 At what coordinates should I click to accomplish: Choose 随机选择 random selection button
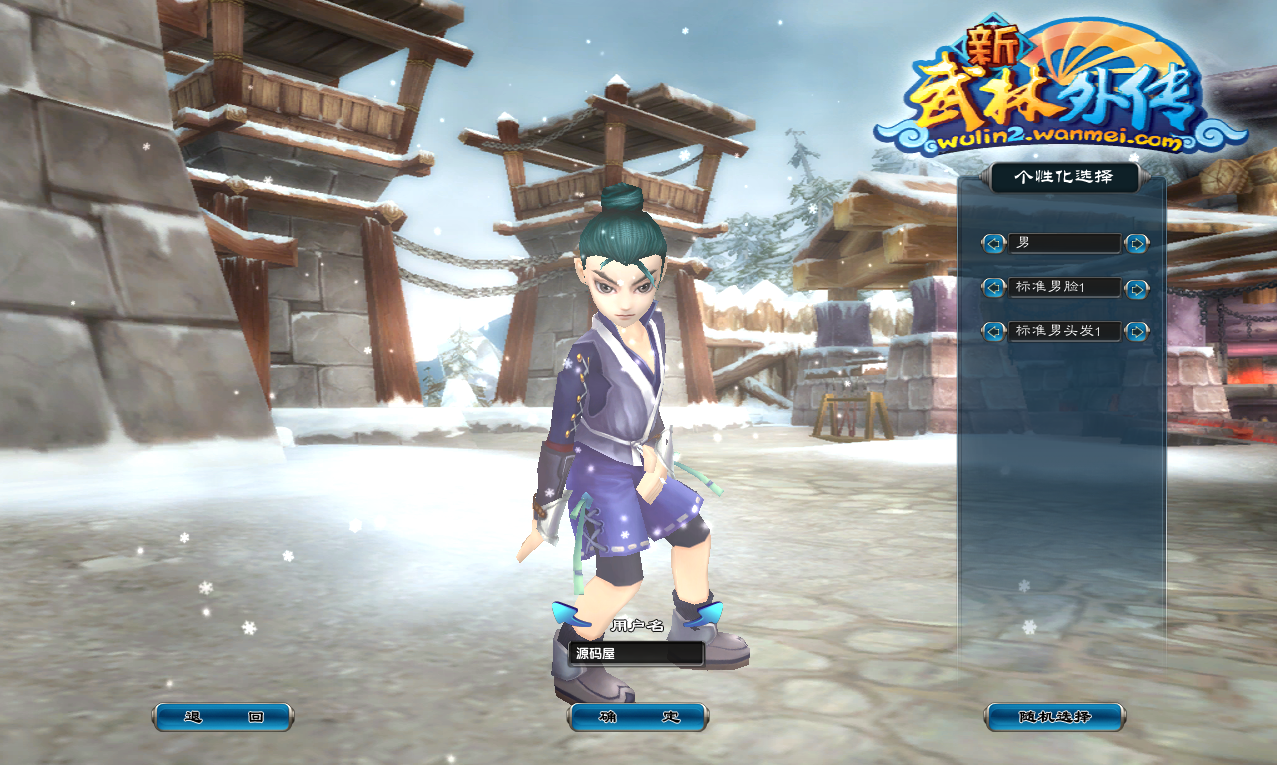1054,717
